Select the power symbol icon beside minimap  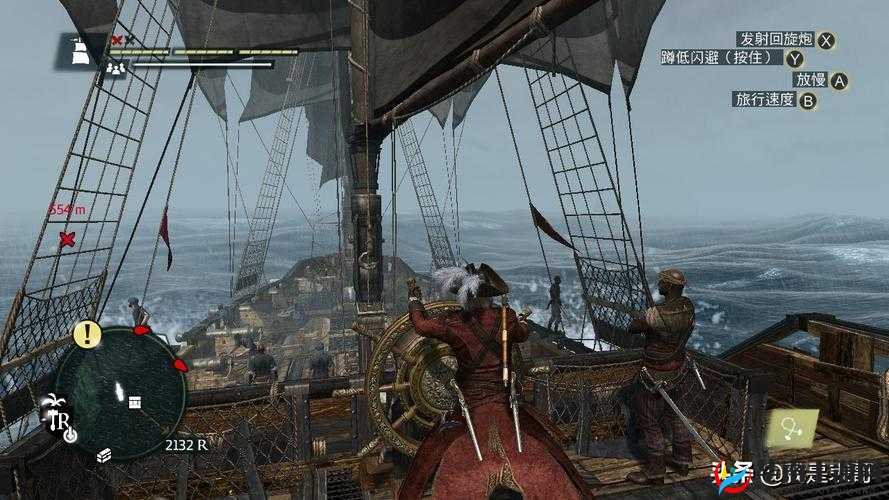pyautogui.click(x=69, y=435)
